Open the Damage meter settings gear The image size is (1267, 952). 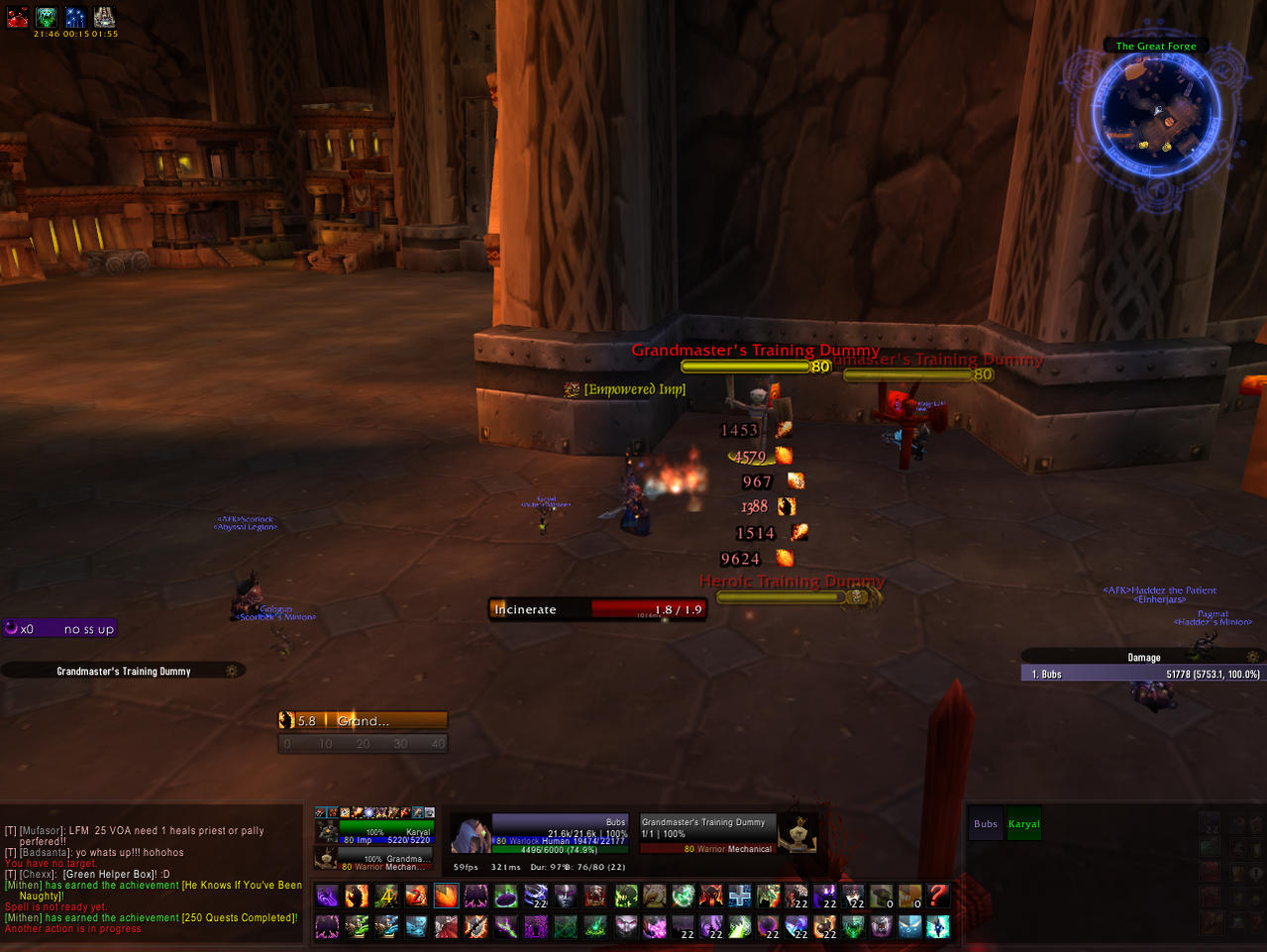coord(1253,657)
